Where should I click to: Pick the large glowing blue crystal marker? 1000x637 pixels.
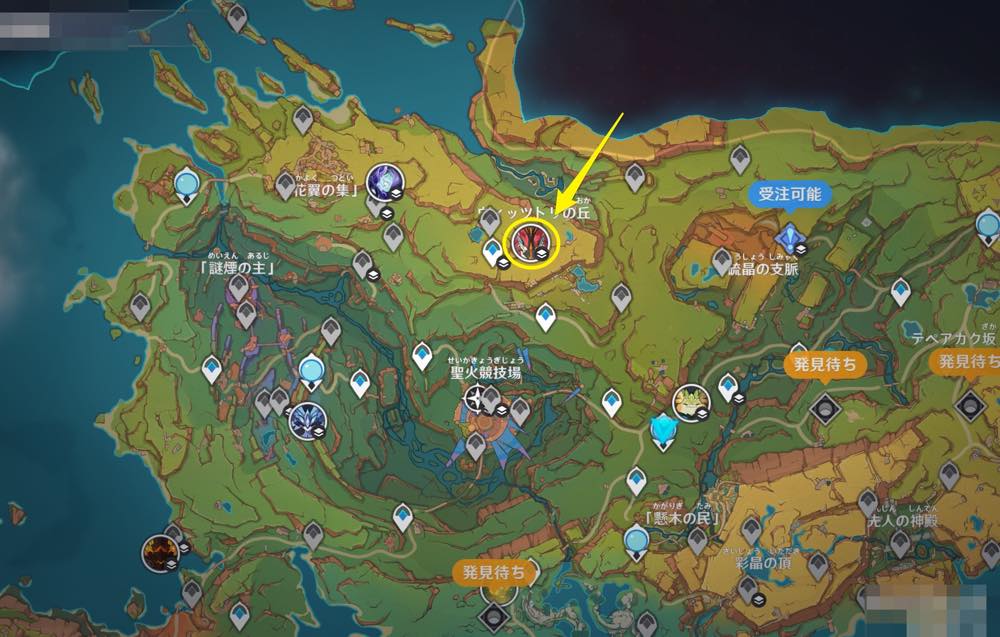tap(663, 432)
